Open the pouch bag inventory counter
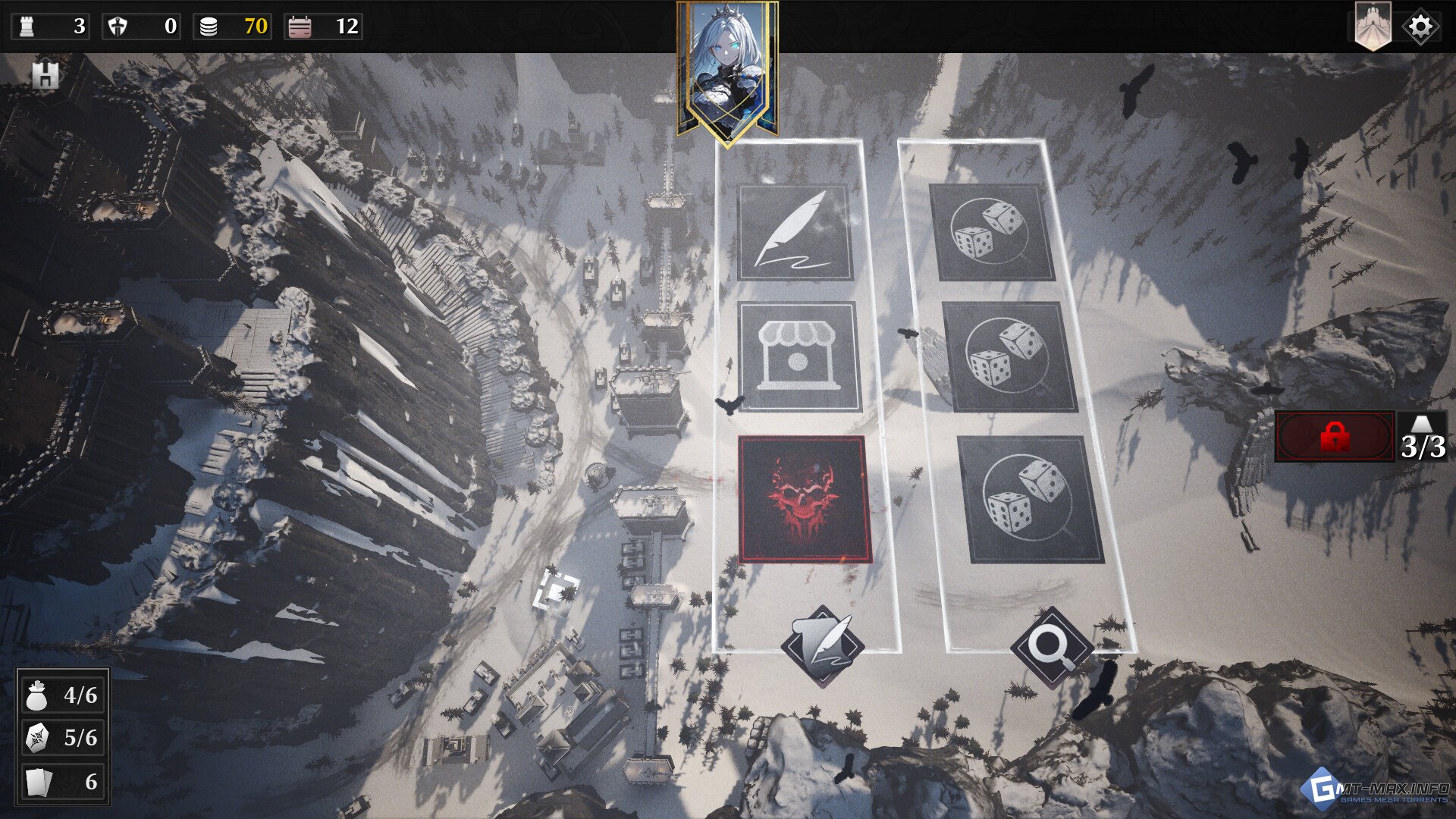The height and width of the screenshot is (819, 1456). point(63,695)
